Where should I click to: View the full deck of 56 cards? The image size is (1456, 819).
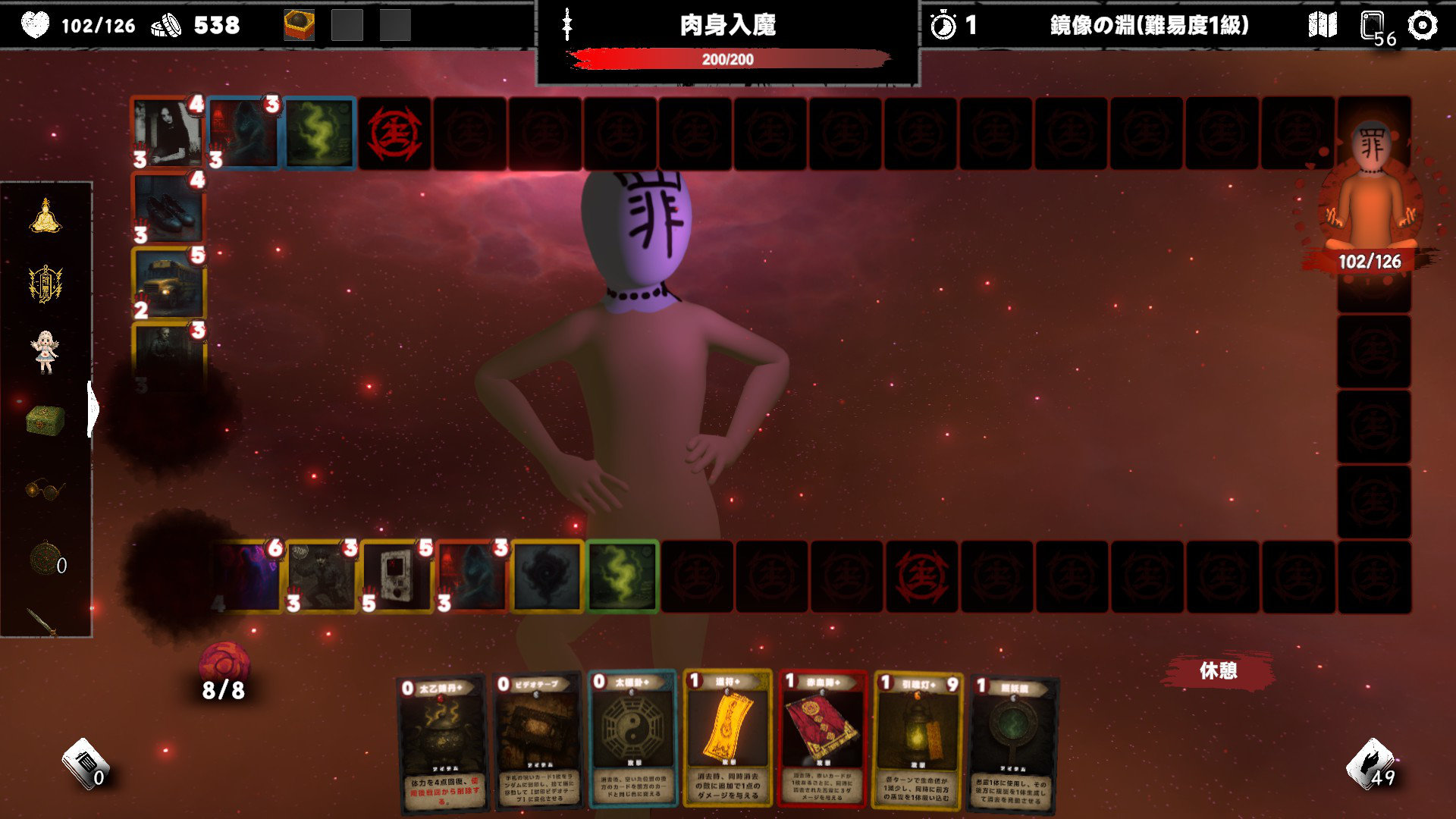coord(1374,27)
